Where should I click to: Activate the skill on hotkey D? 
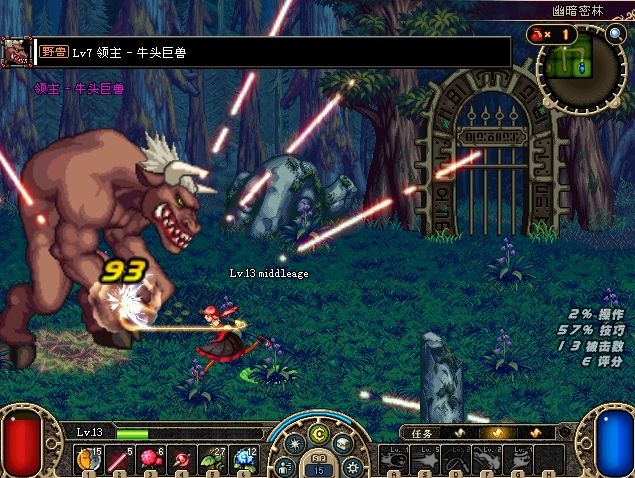[458, 459]
